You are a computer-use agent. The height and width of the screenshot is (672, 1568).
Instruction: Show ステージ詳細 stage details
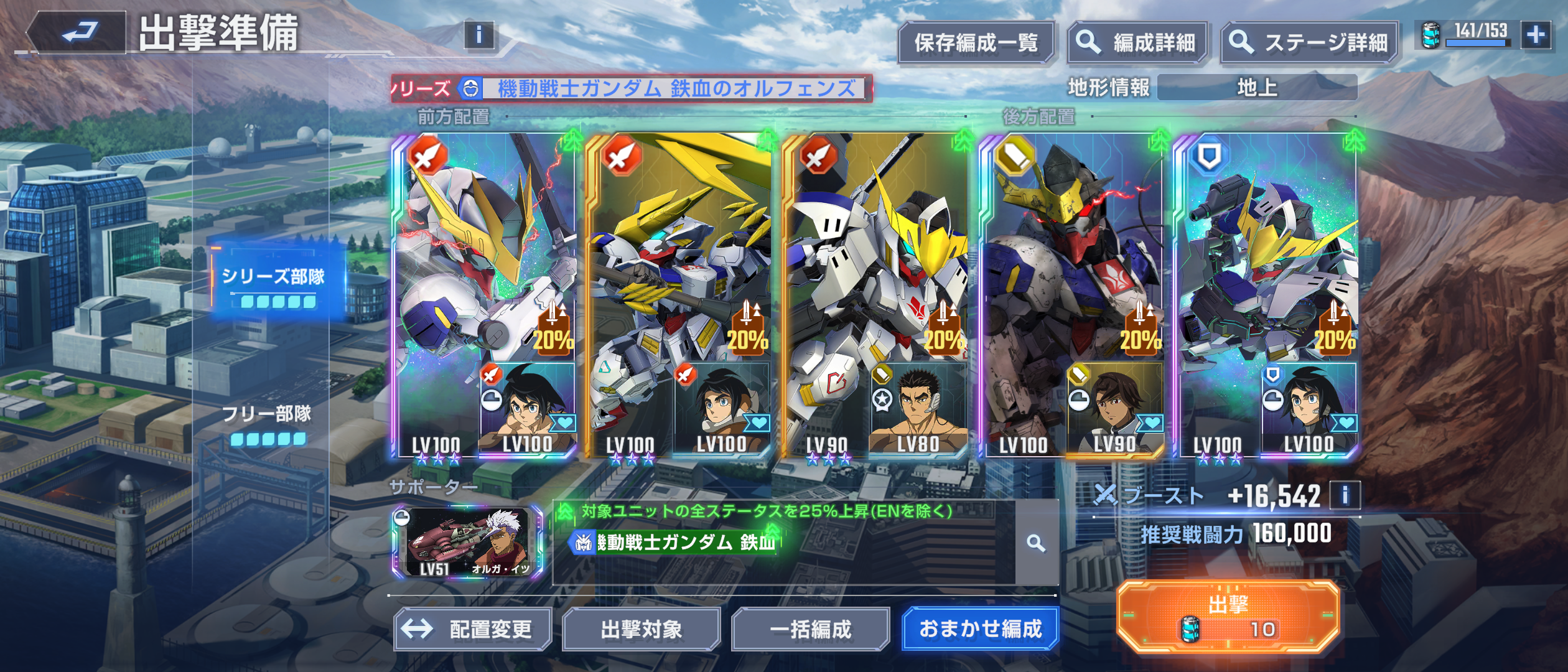point(1309,43)
